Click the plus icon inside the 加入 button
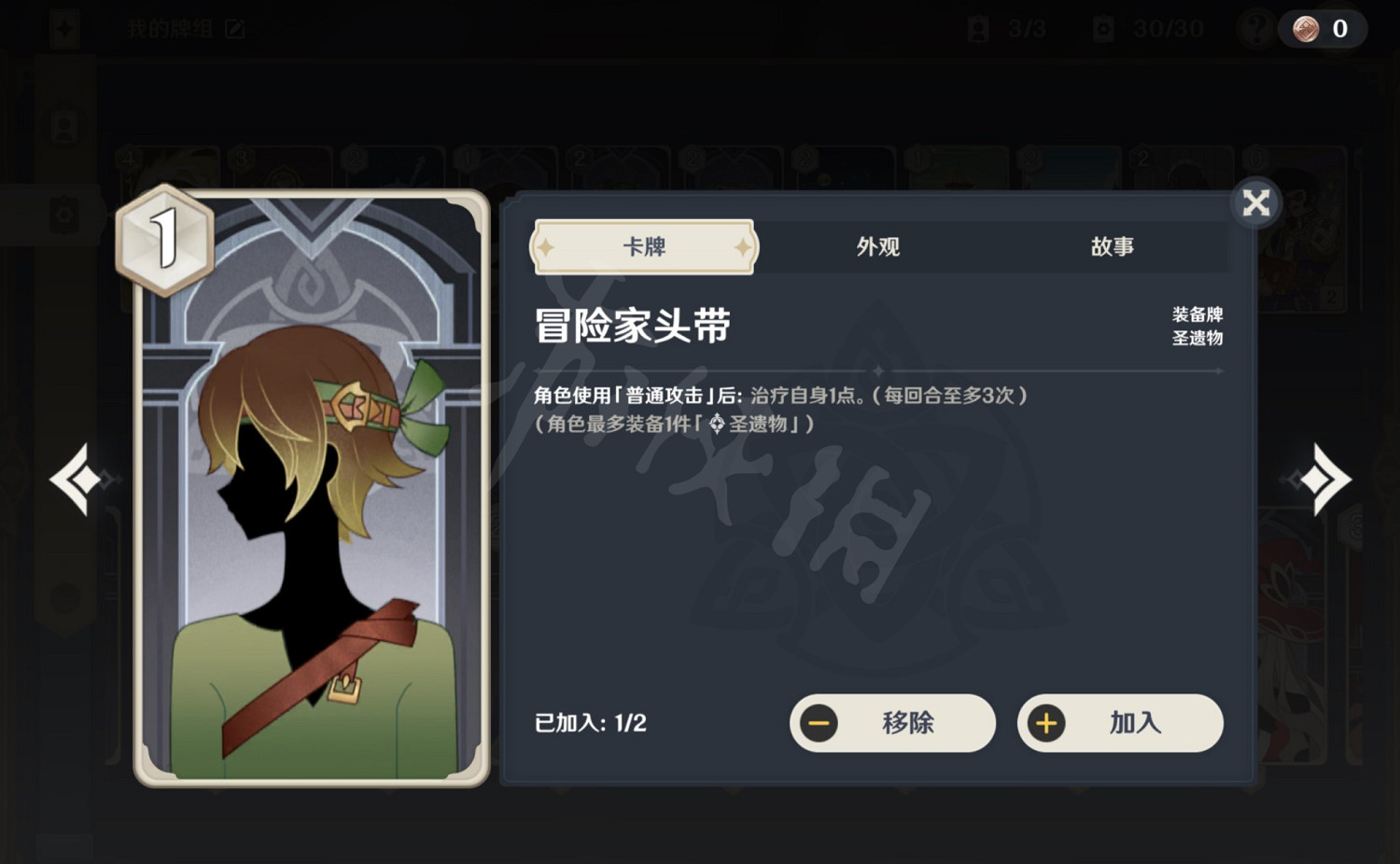 (1047, 723)
